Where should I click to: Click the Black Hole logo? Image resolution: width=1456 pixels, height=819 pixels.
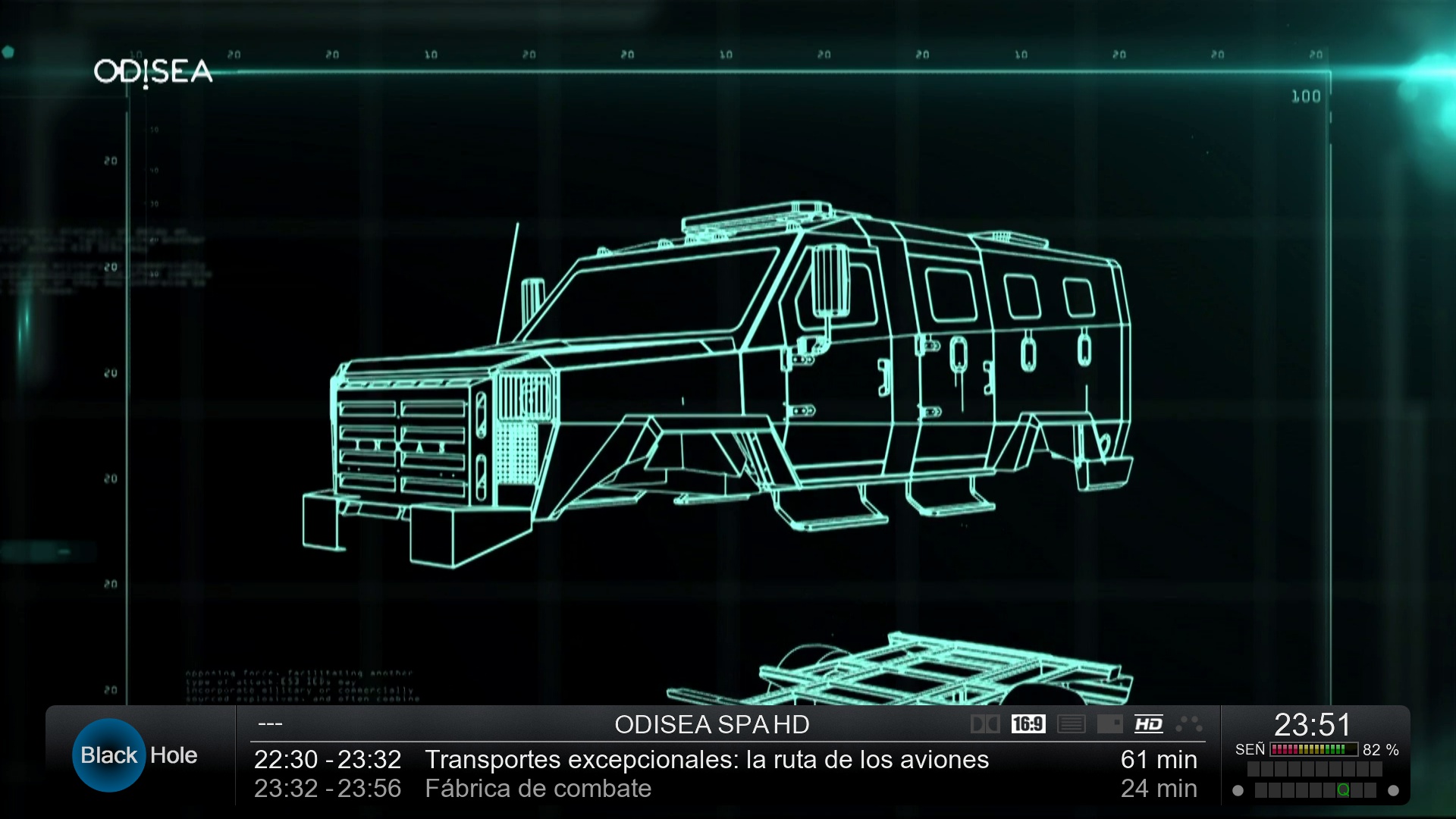point(136,755)
